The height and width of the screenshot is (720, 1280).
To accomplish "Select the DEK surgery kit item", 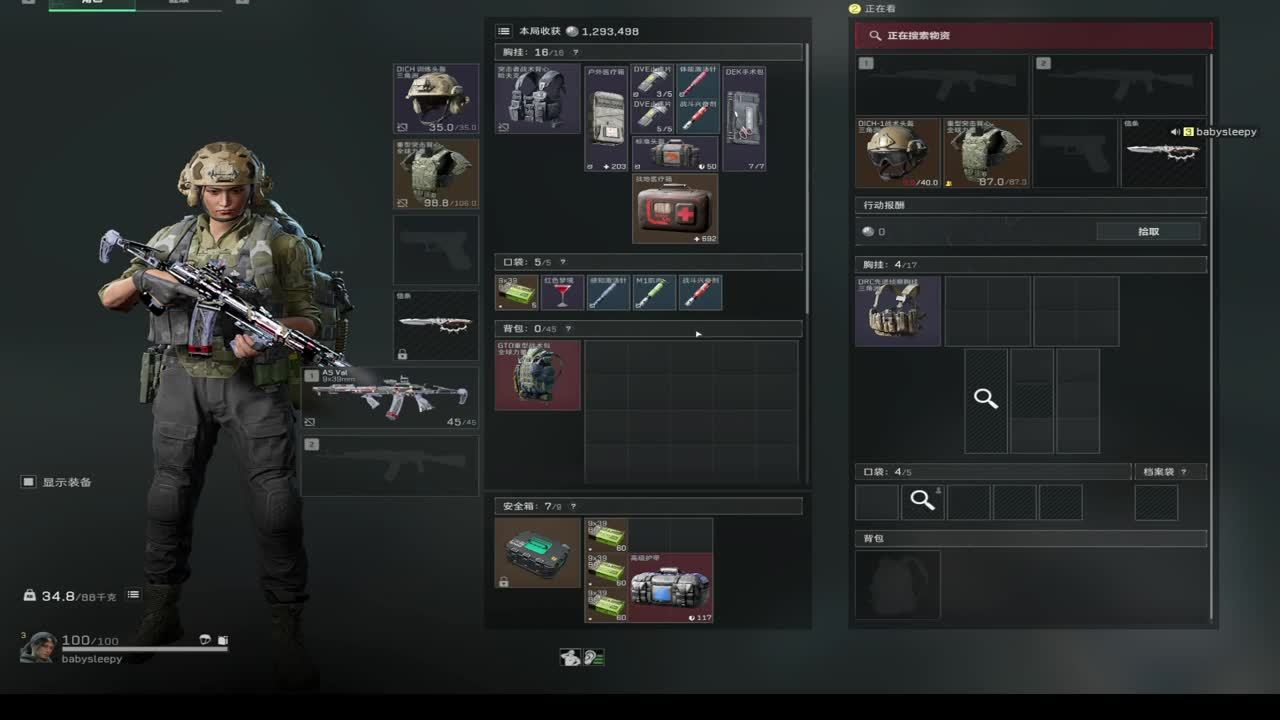I will coord(744,118).
